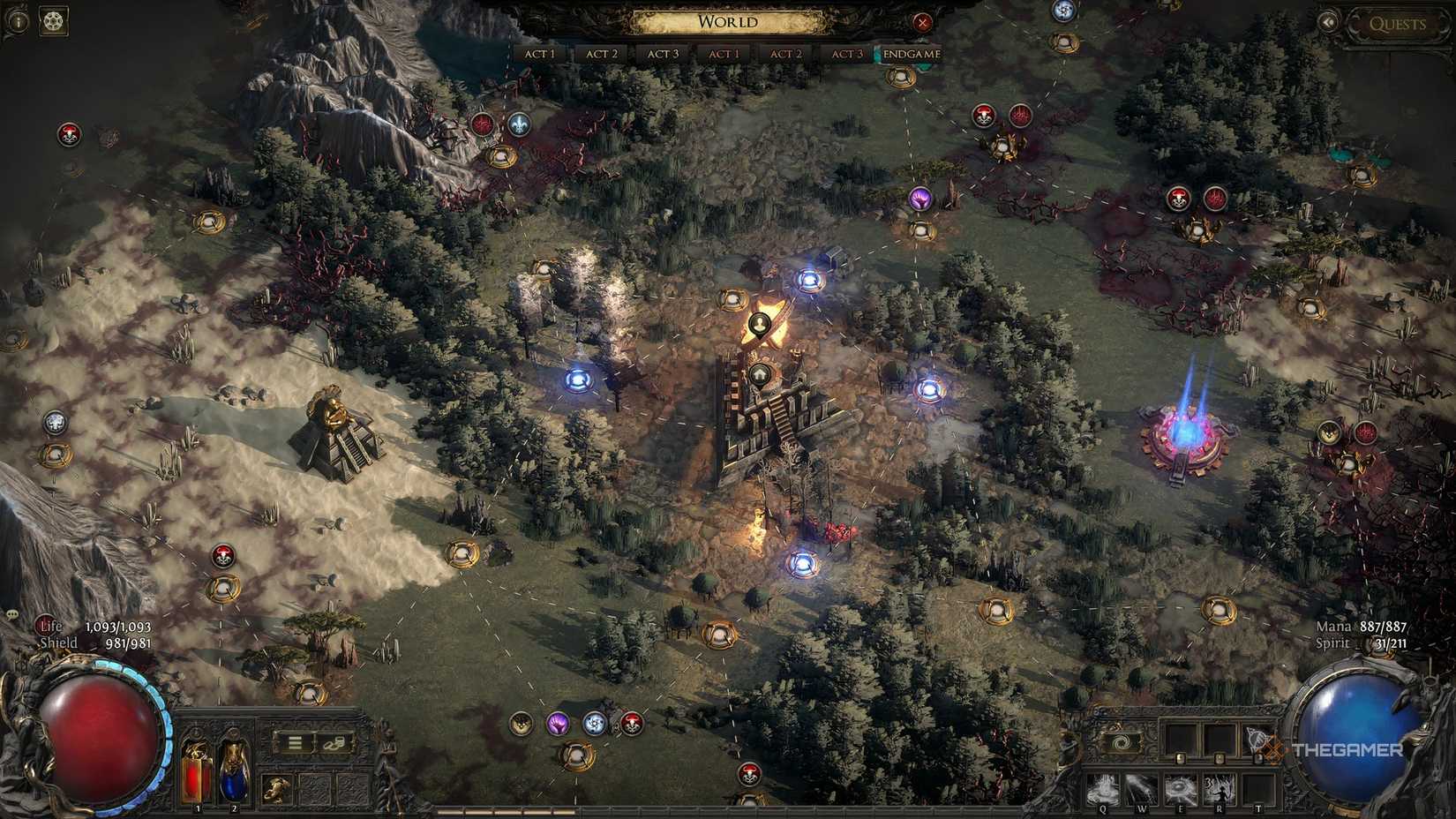The image size is (1456, 819).
Task: Open the game menu hamburger icon
Action: point(296,743)
